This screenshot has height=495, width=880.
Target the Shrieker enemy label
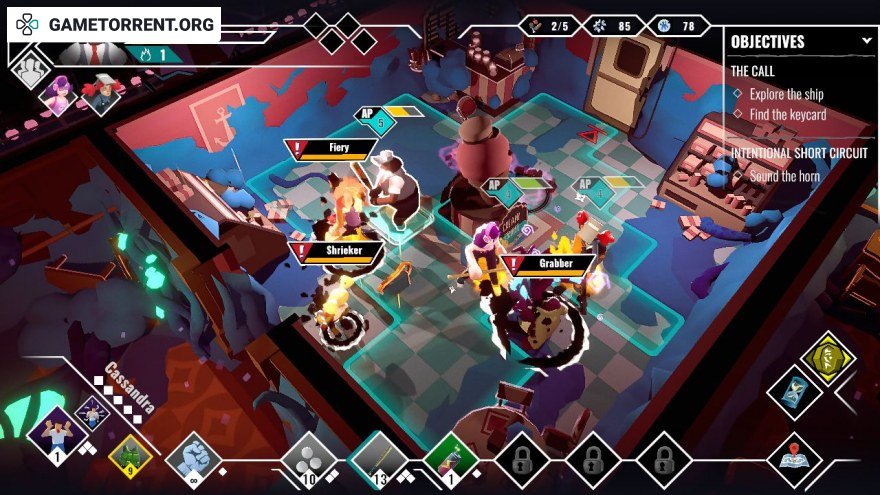tap(336, 252)
